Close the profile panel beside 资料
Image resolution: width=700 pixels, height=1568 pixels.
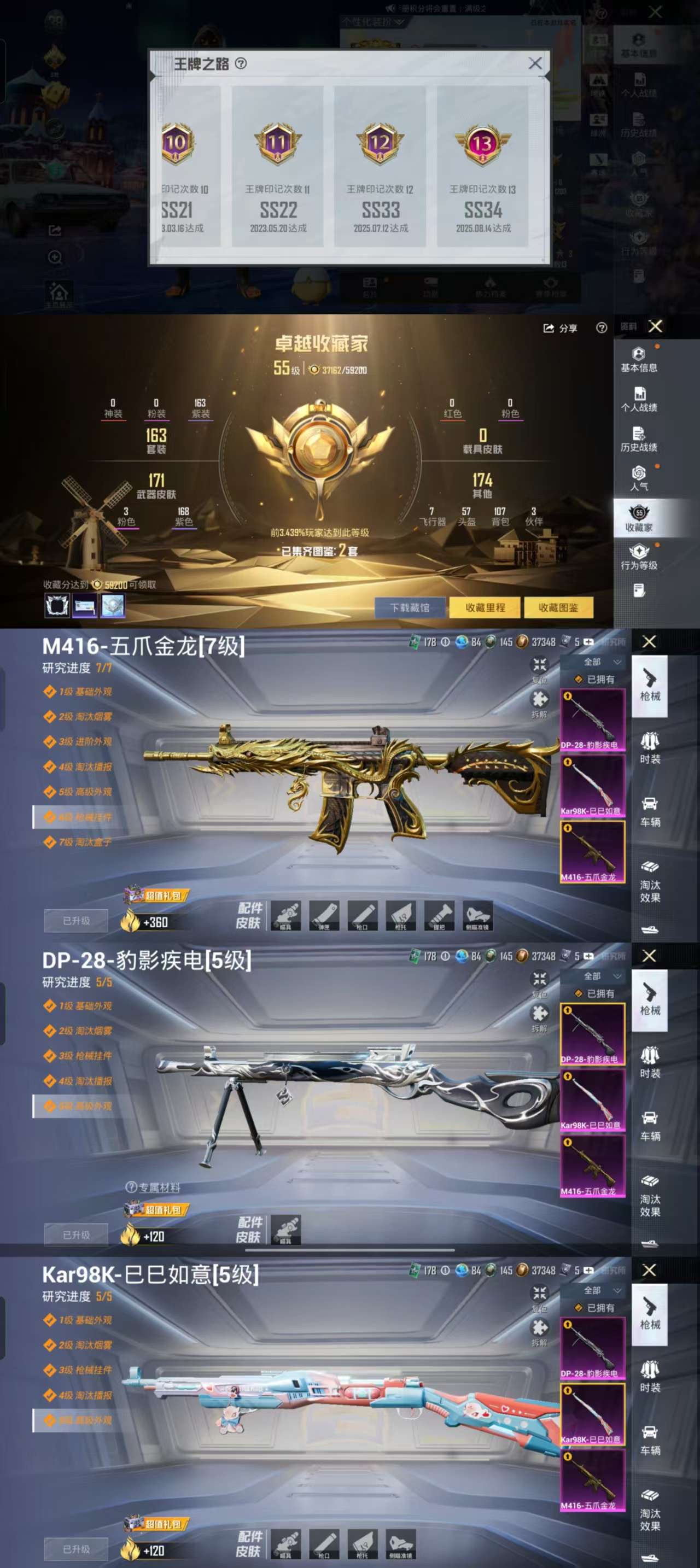[x=656, y=327]
